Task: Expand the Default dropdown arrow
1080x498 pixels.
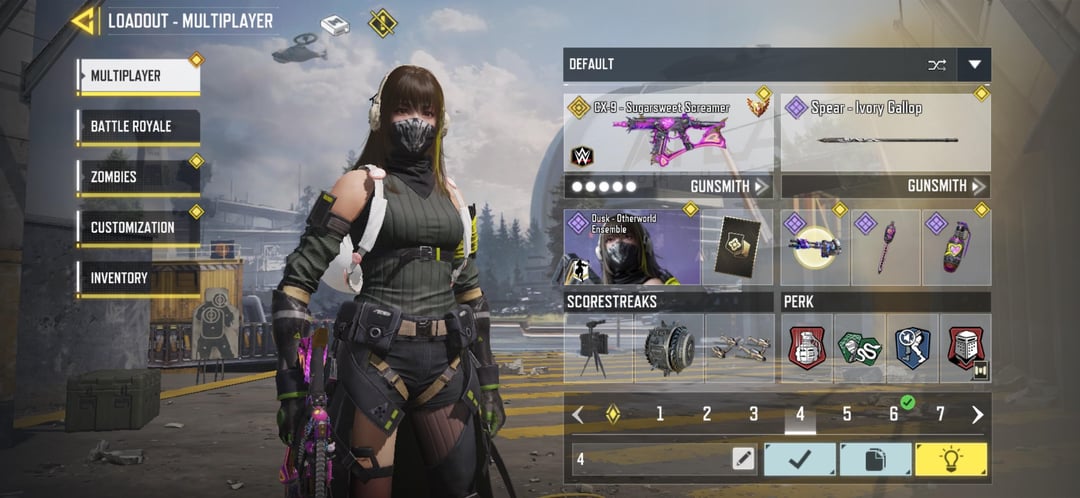Action: tap(974, 65)
